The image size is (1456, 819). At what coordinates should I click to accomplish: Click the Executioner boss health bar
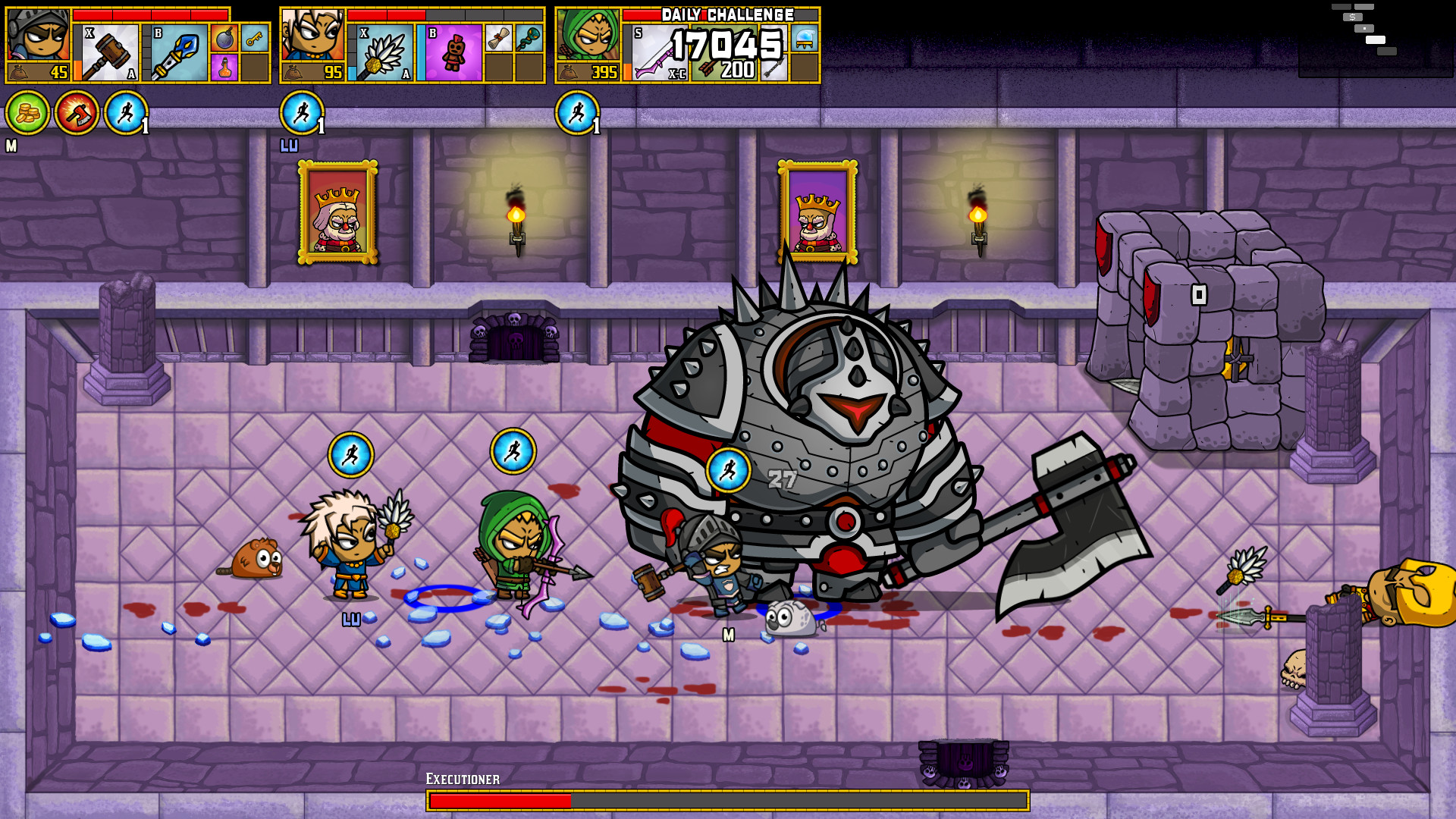728,799
